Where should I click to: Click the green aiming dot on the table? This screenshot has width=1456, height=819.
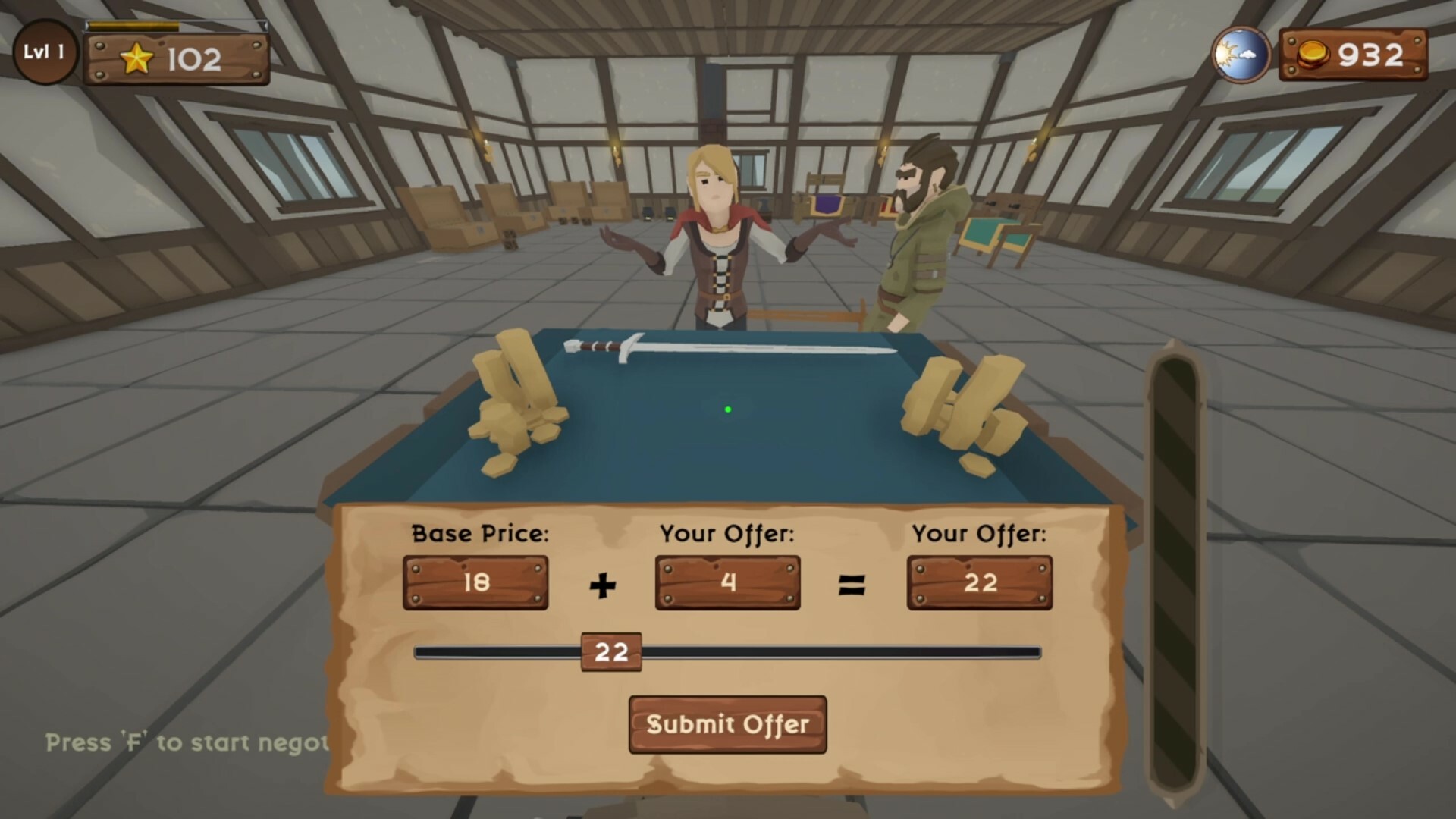[729, 409]
